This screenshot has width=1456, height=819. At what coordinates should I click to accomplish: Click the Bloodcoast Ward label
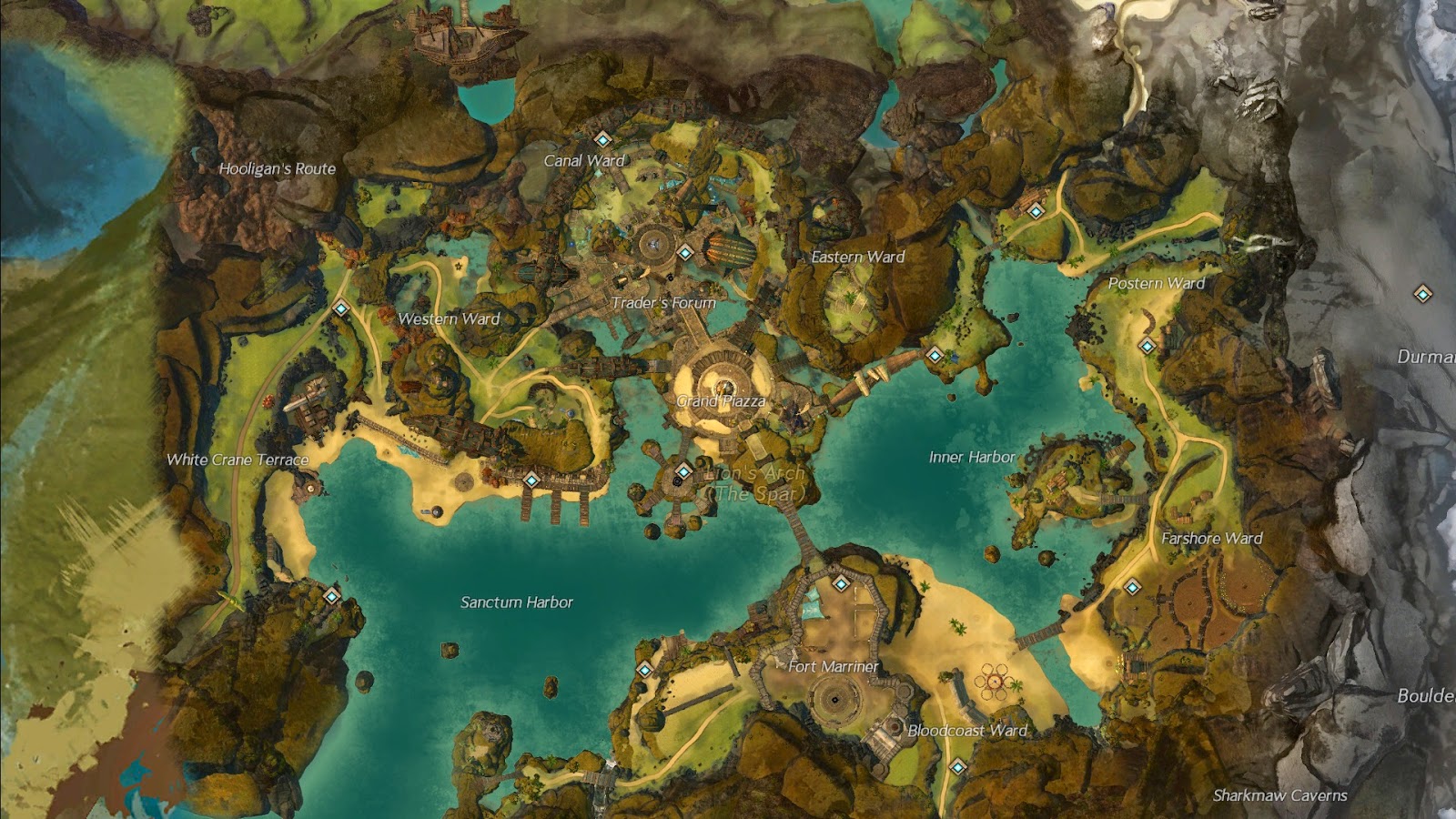(967, 731)
